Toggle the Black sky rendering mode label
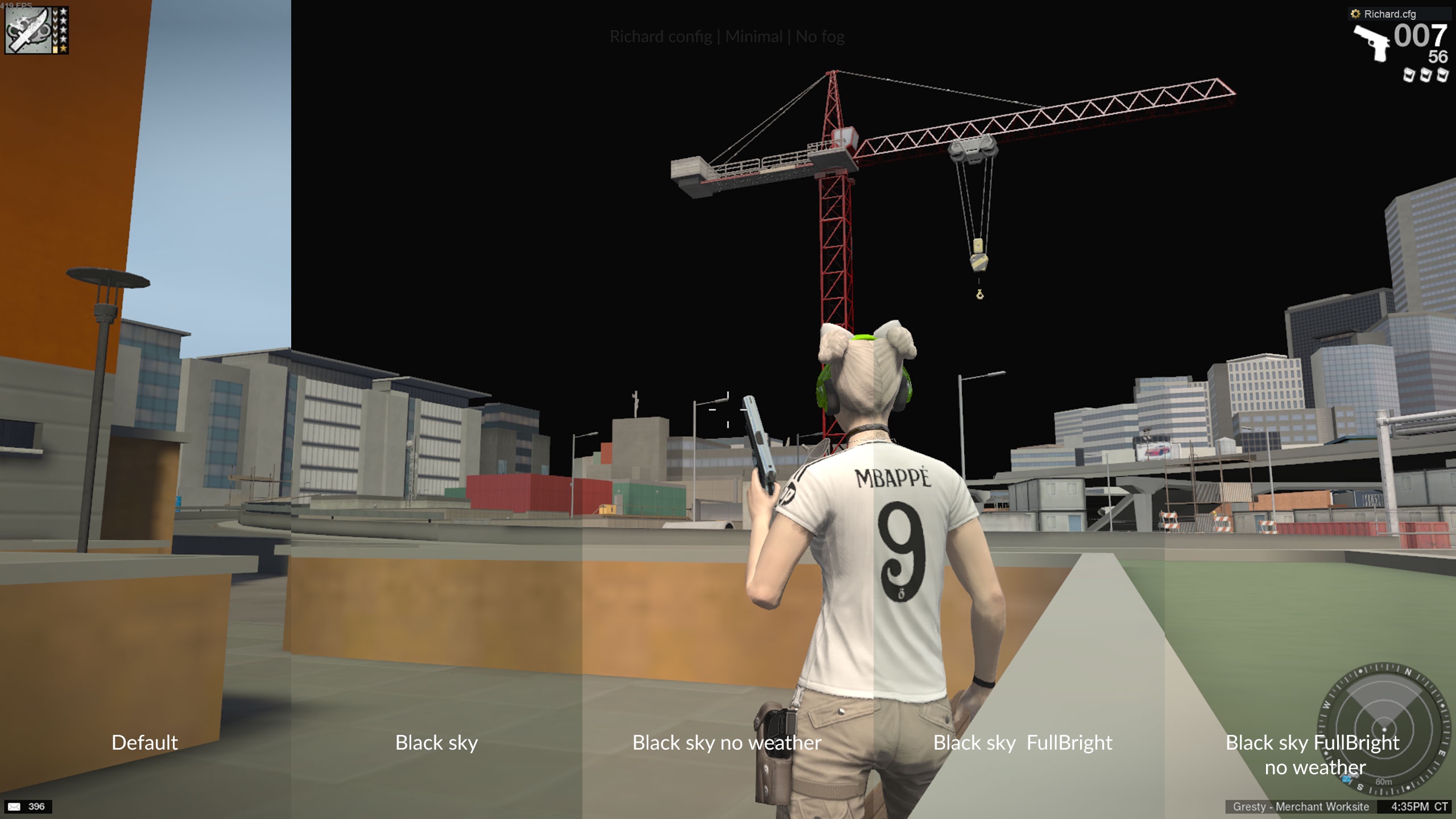This screenshot has height=819, width=1456. point(436,743)
